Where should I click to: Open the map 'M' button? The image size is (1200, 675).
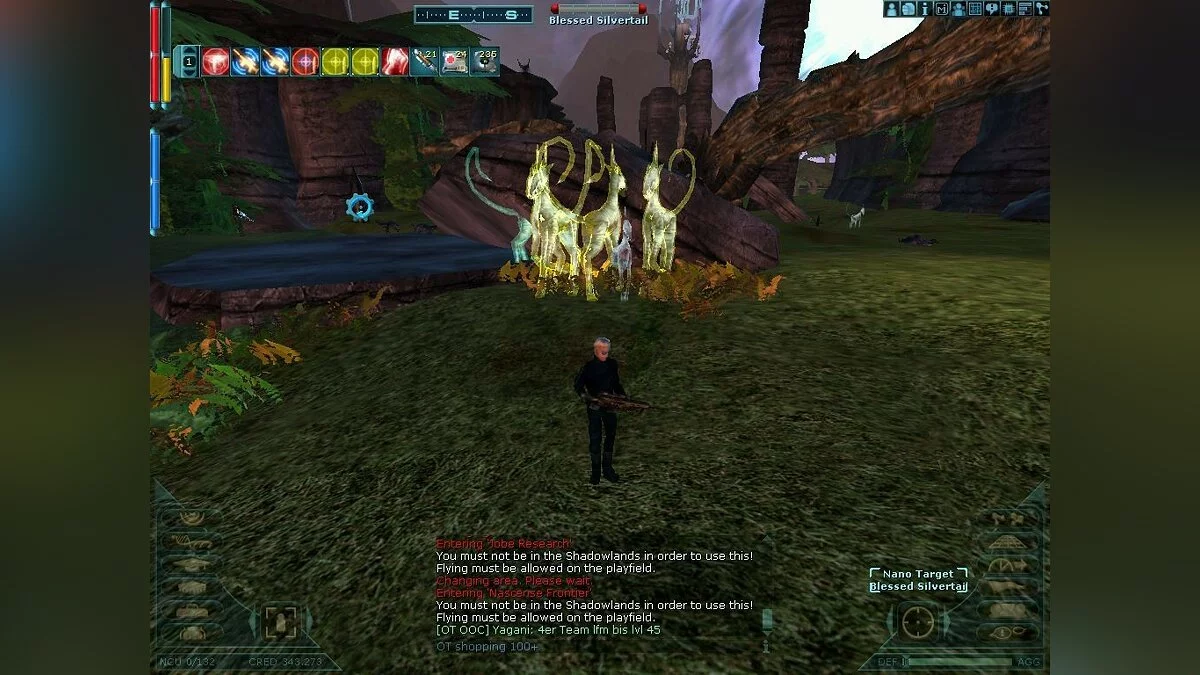941,9
